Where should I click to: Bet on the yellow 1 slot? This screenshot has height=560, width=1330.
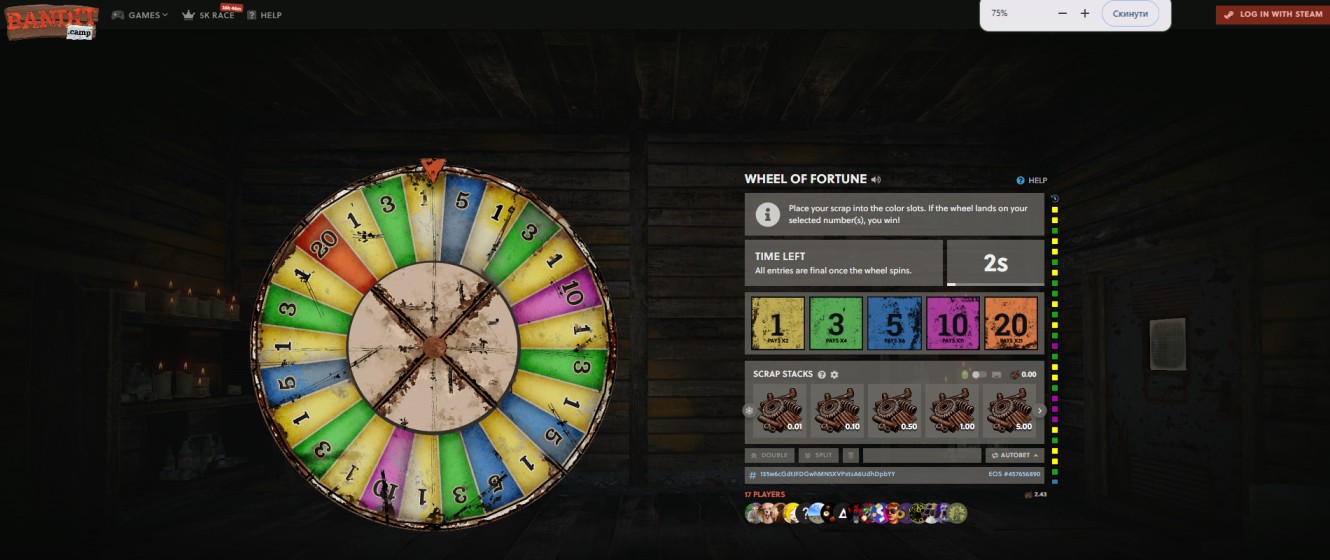point(777,323)
